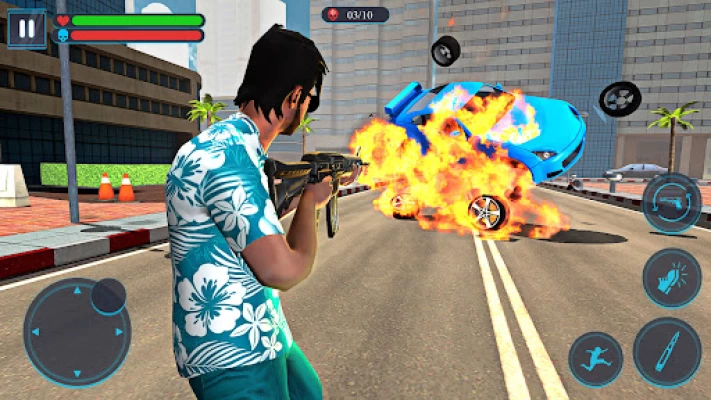Viewport: 711px width, 400px height.
Task: Tap the jump running-man button
Action: [595, 359]
